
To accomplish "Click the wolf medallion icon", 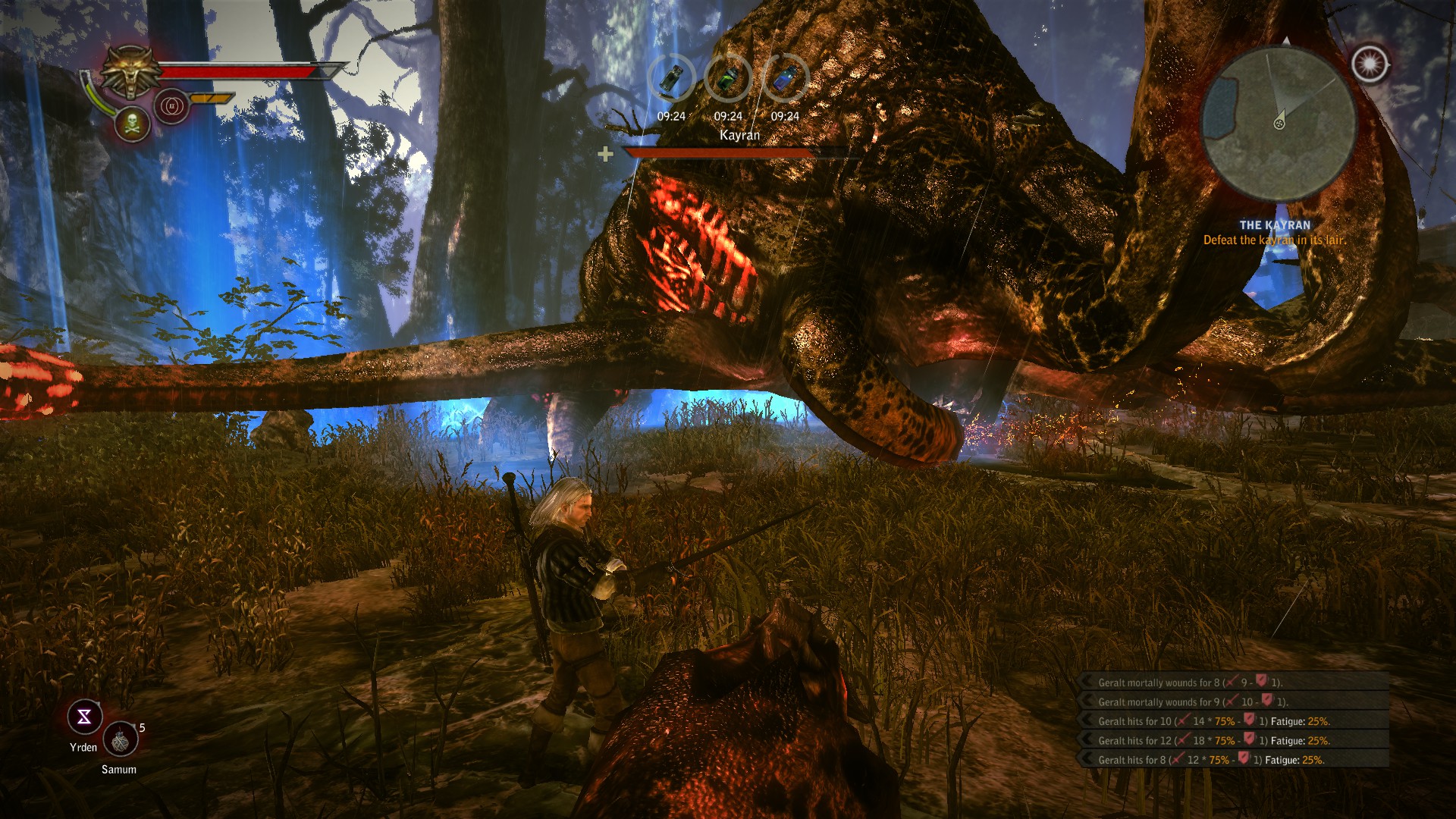I will tap(132, 72).
